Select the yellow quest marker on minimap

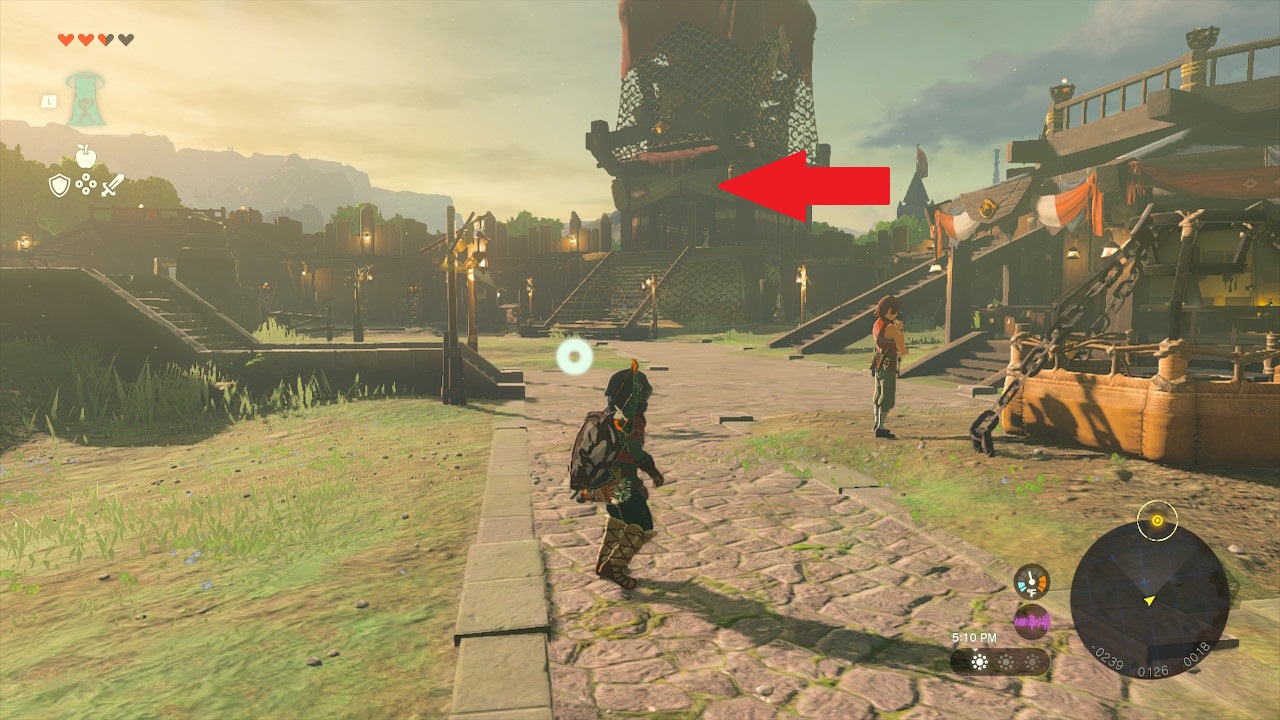click(1157, 520)
